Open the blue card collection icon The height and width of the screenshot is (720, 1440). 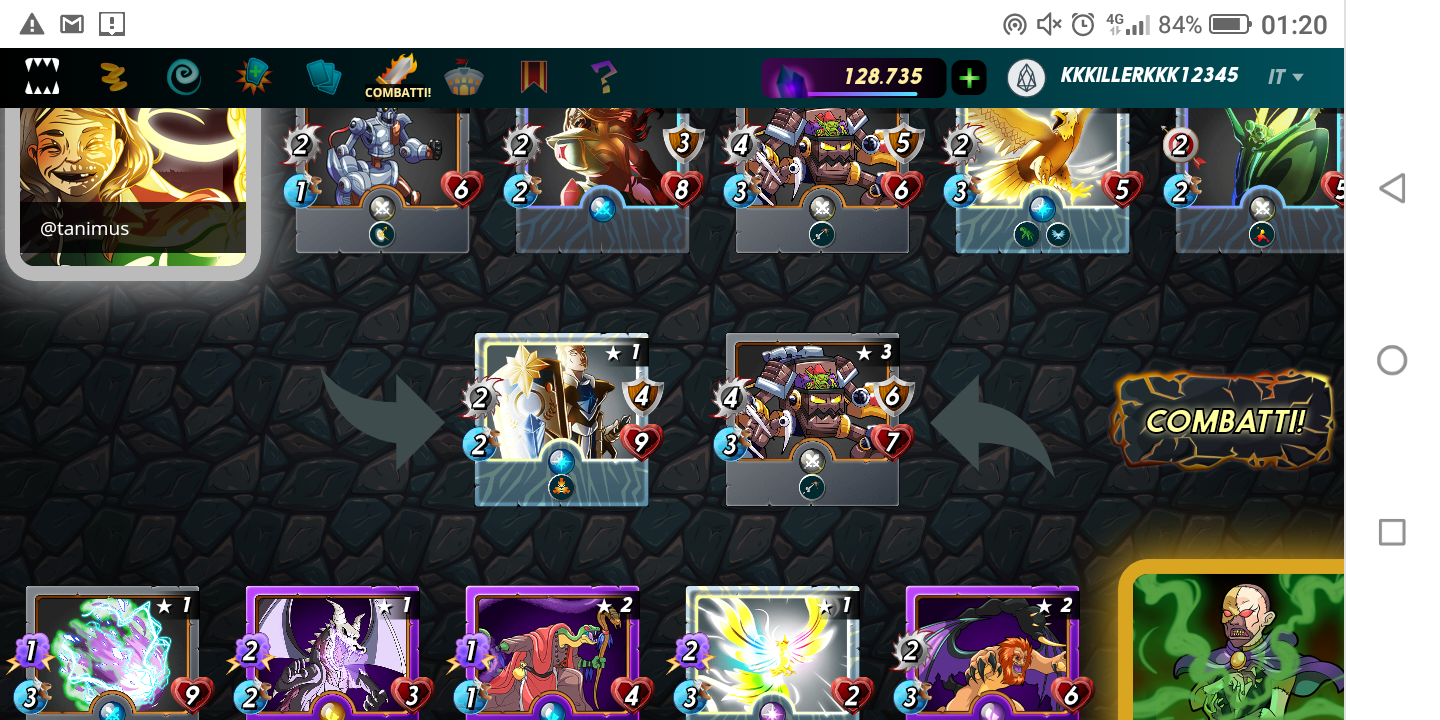coord(323,77)
